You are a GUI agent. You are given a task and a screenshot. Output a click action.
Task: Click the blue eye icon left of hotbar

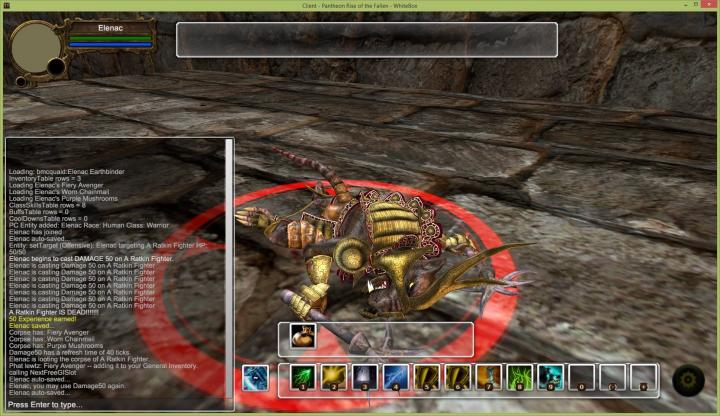point(255,378)
